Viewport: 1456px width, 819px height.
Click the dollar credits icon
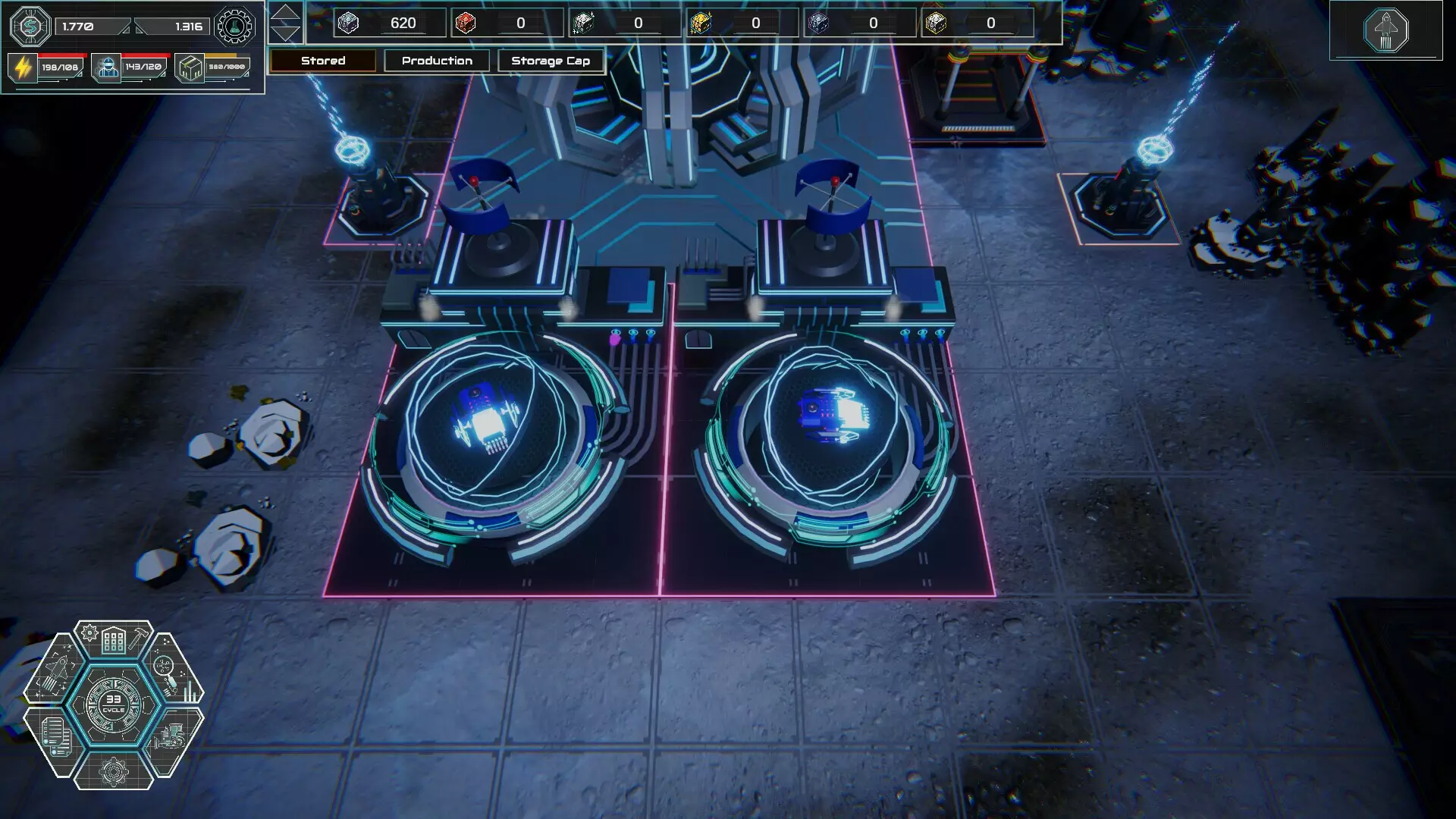coord(30,27)
